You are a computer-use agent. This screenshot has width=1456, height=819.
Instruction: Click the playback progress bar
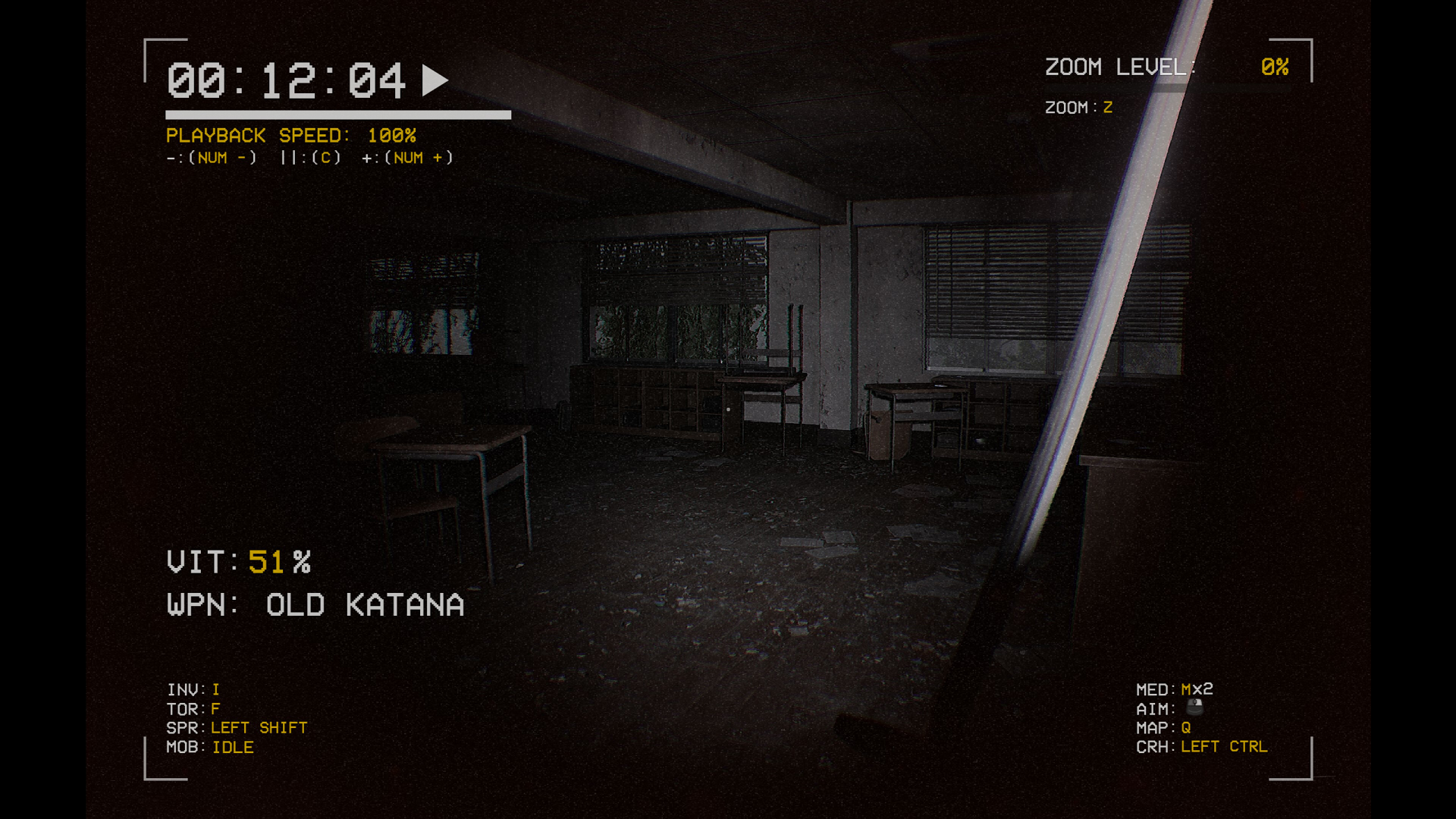337,115
